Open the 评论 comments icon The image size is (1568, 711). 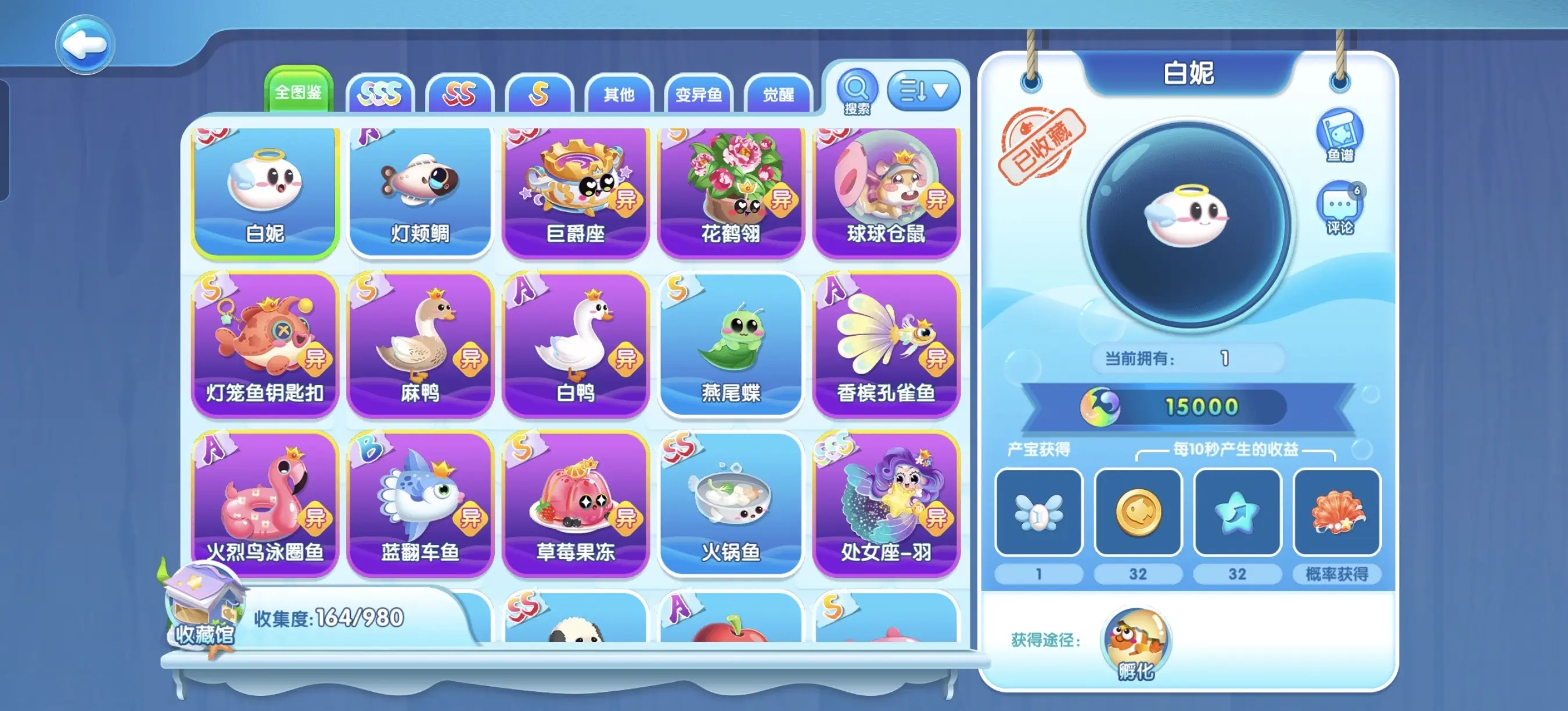pyautogui.click(x=1339, y=208)
